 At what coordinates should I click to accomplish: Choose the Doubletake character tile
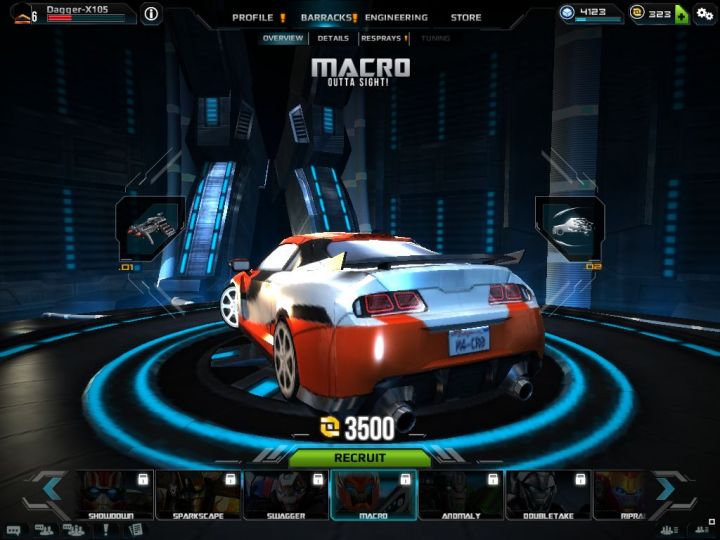(x=548, y=495)
